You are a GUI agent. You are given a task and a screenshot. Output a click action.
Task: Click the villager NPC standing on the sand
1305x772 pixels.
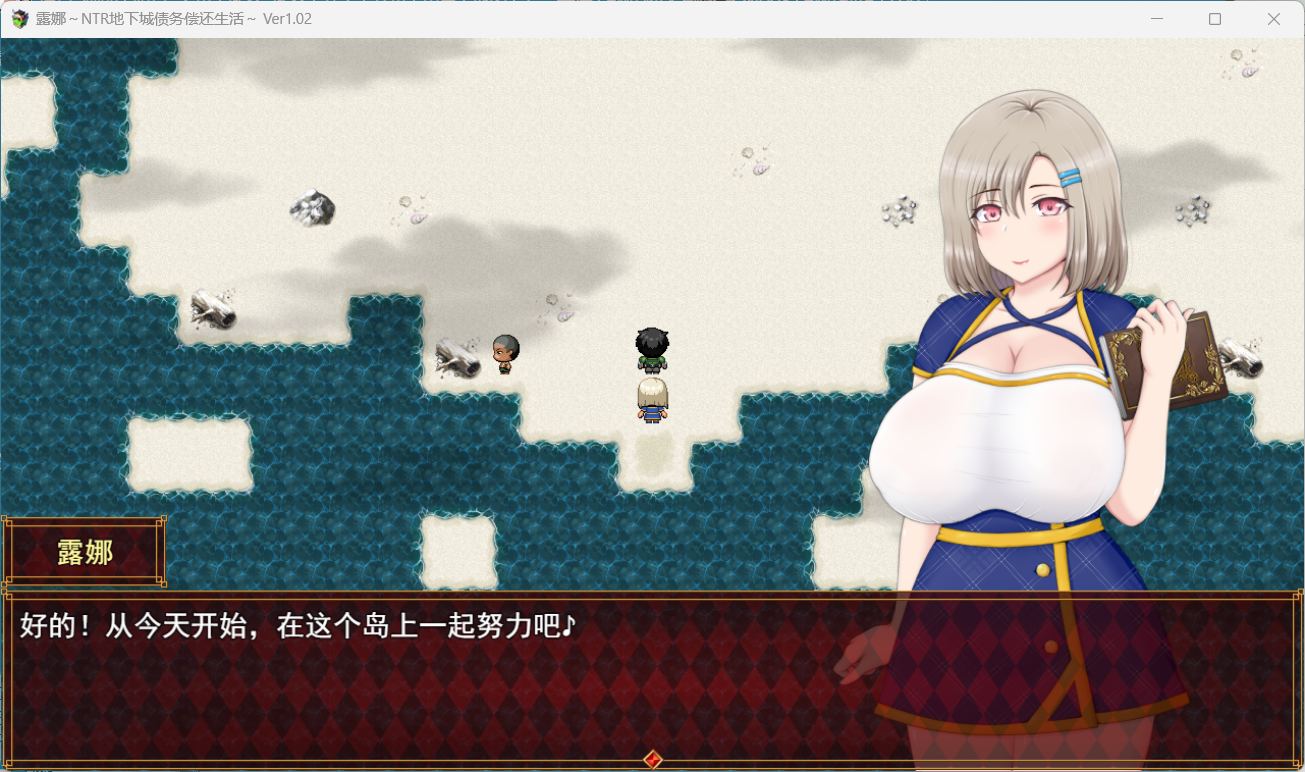click(503, 352)
